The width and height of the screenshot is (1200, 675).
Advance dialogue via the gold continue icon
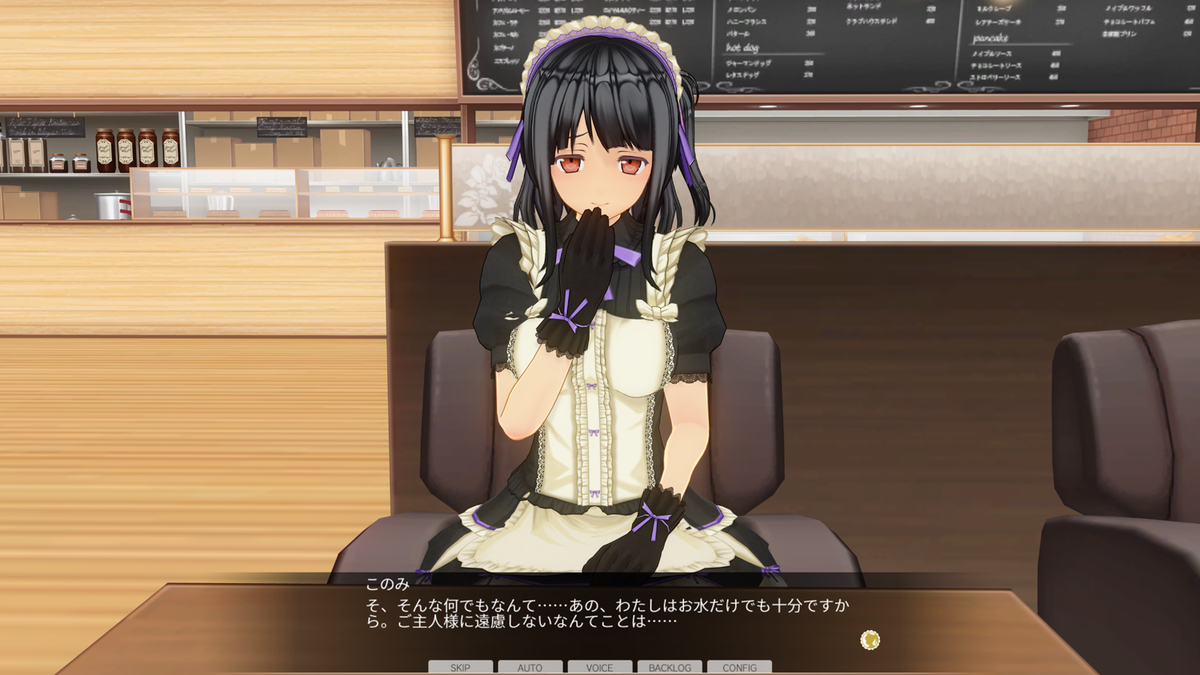[x=870, y=639]
